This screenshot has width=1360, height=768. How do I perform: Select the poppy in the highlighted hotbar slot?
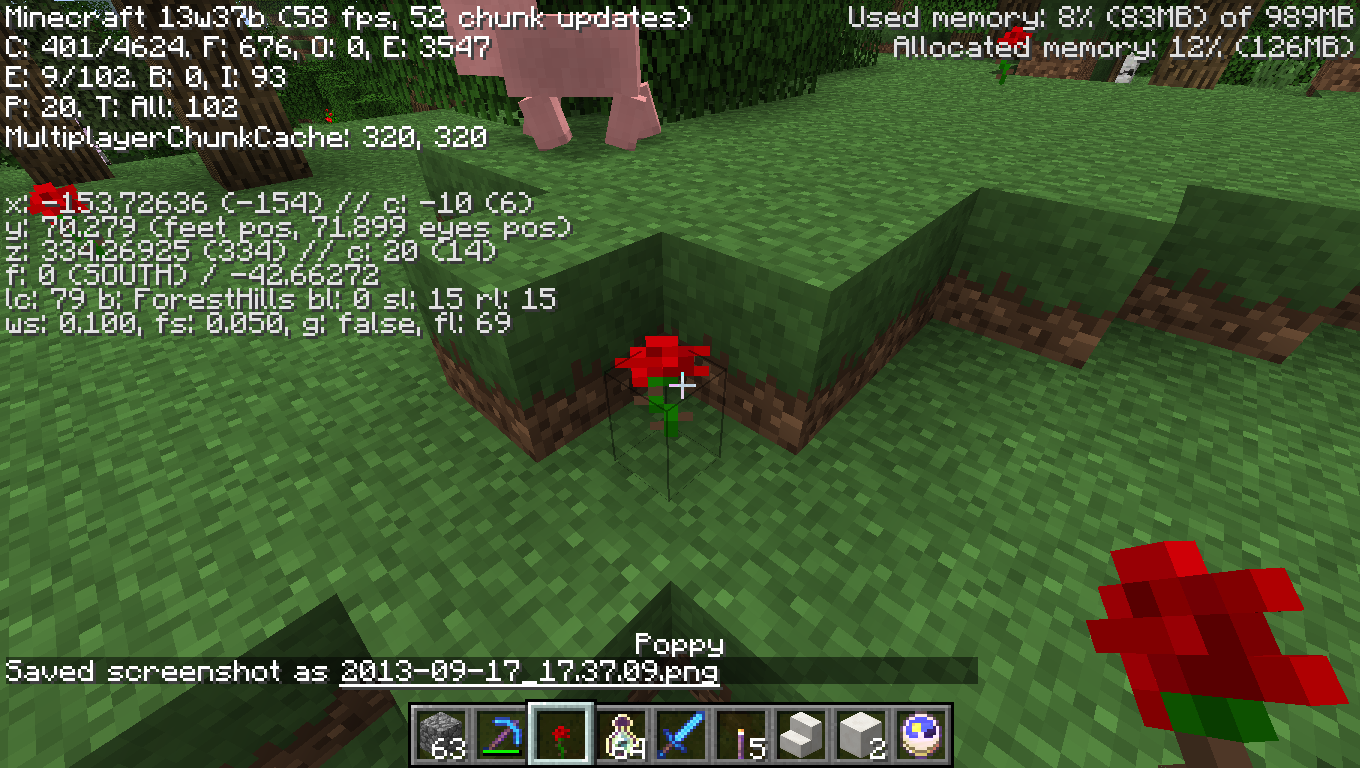(x=561, y=733)
